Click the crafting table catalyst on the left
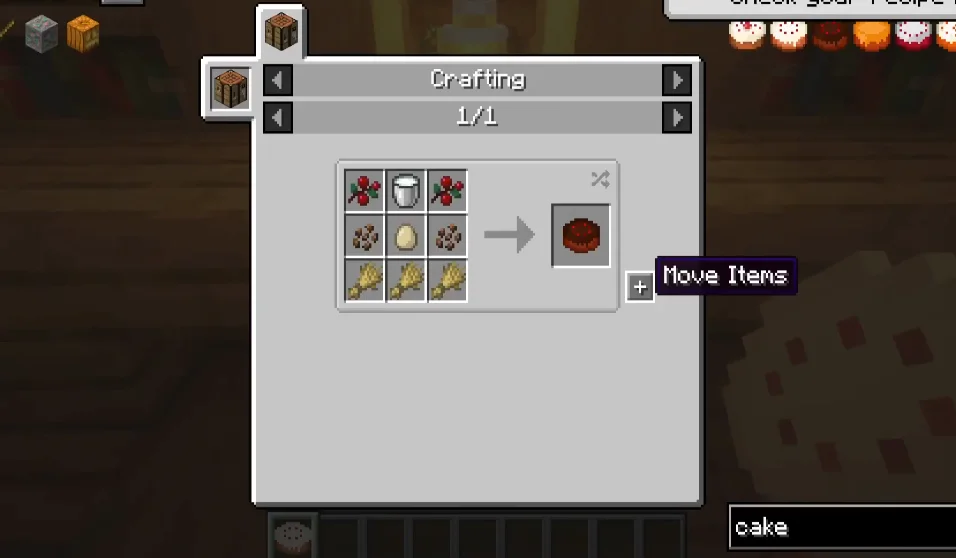Image resolution: width=956 pixels, height=558 pixels. point(229,87)
